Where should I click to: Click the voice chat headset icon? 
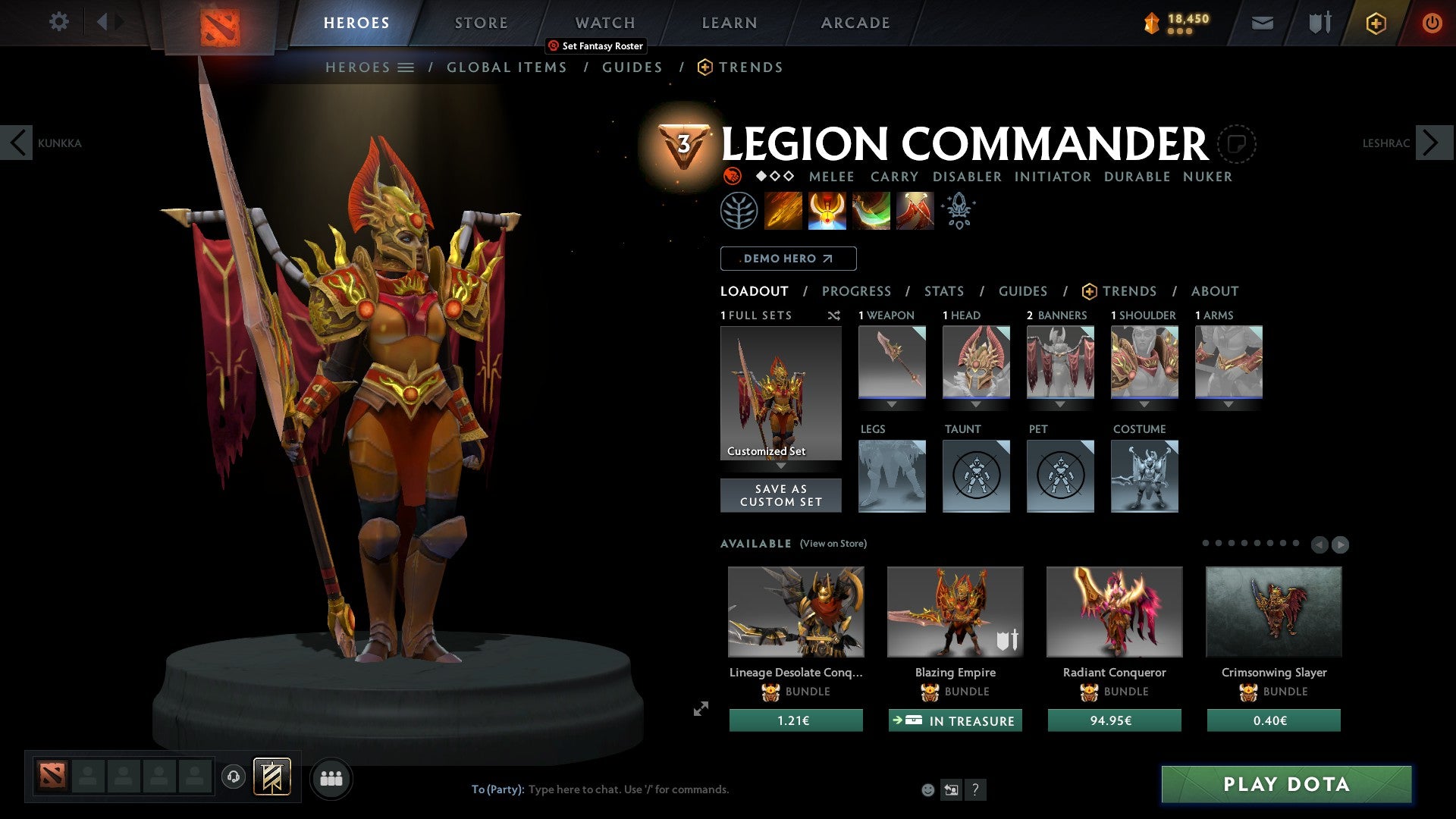coord(233,777)
